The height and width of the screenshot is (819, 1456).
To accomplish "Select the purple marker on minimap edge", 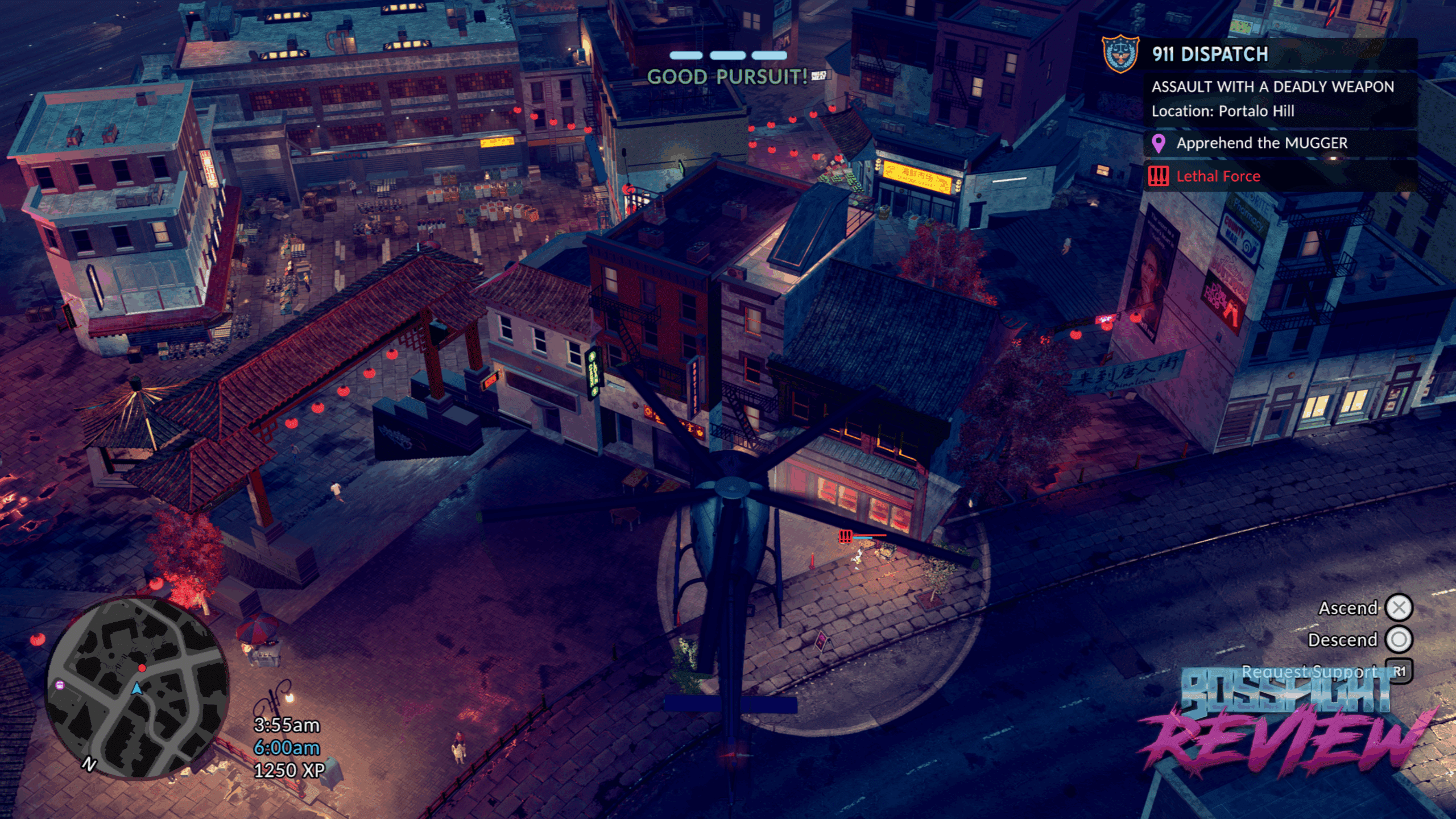I will point(60,685).
